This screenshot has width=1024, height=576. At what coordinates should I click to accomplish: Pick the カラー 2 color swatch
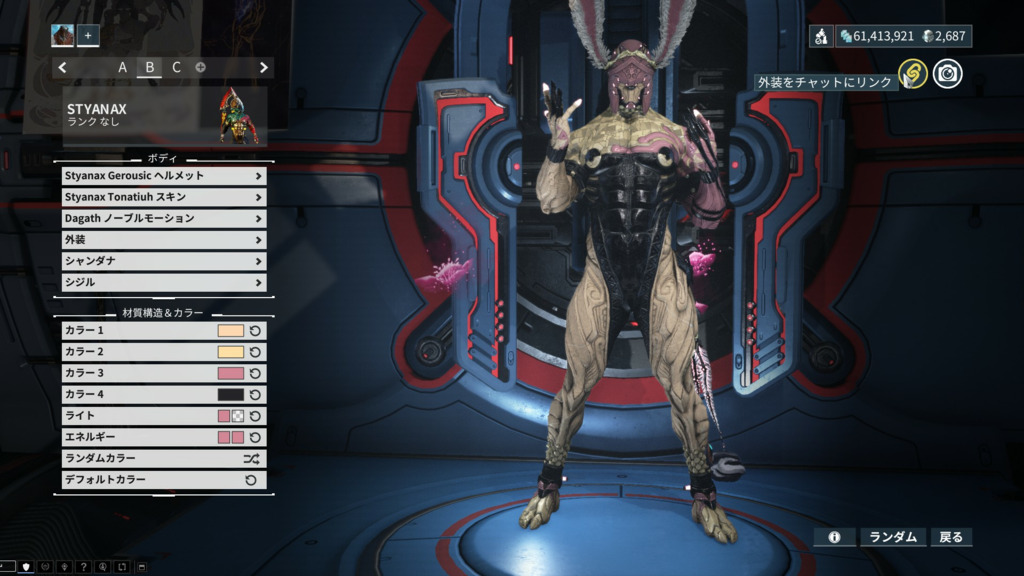coord(230,352)
